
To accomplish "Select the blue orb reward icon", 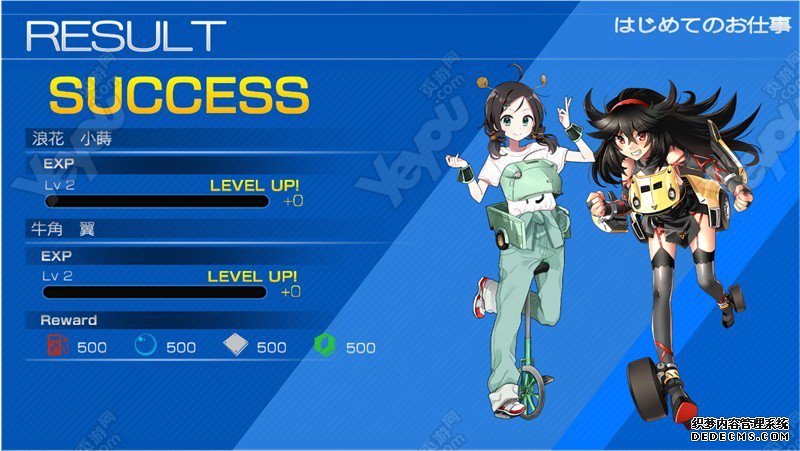I will pos(146,346).
